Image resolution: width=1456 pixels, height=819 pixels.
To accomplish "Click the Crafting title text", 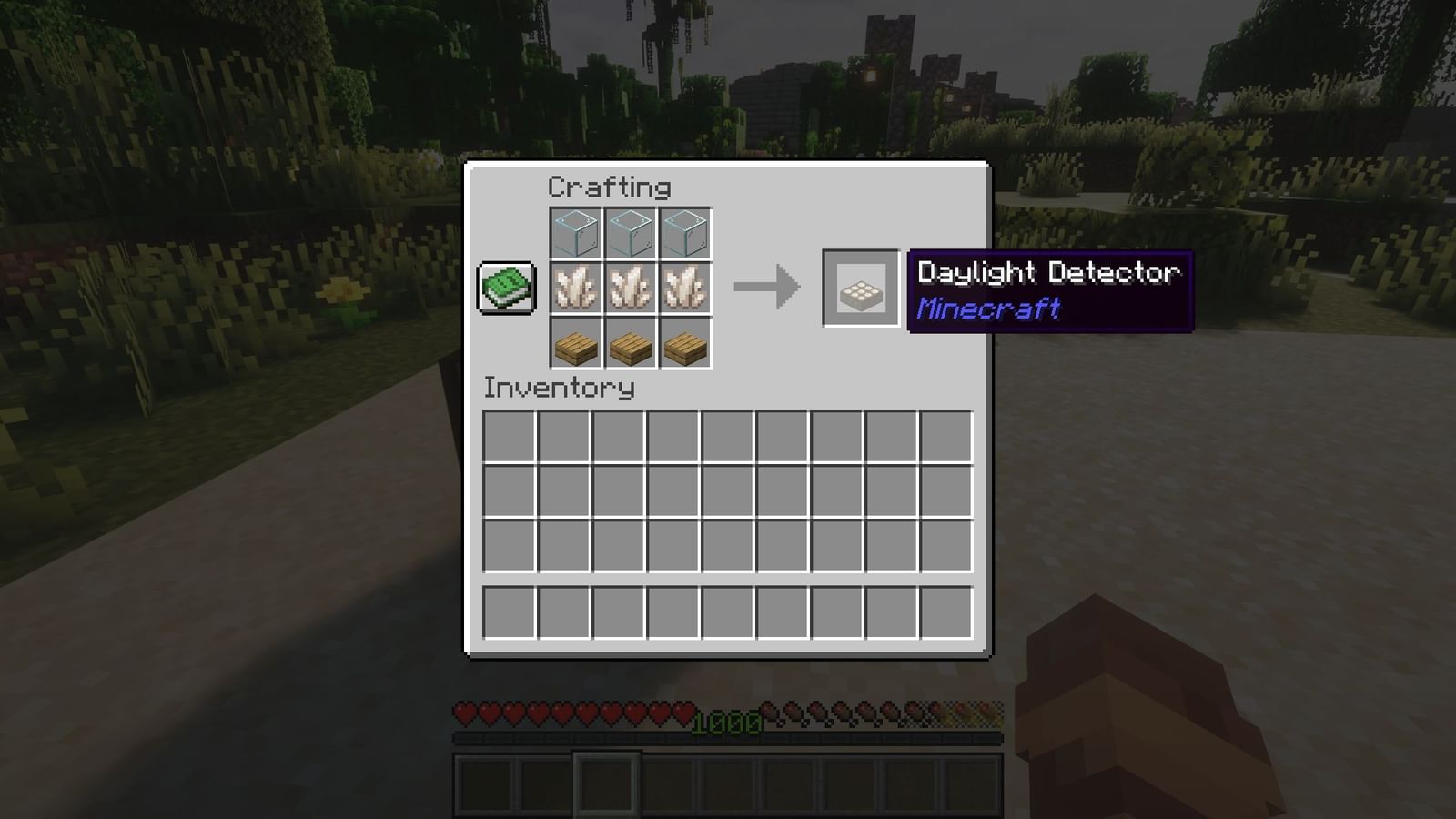I will pos(608,188).
